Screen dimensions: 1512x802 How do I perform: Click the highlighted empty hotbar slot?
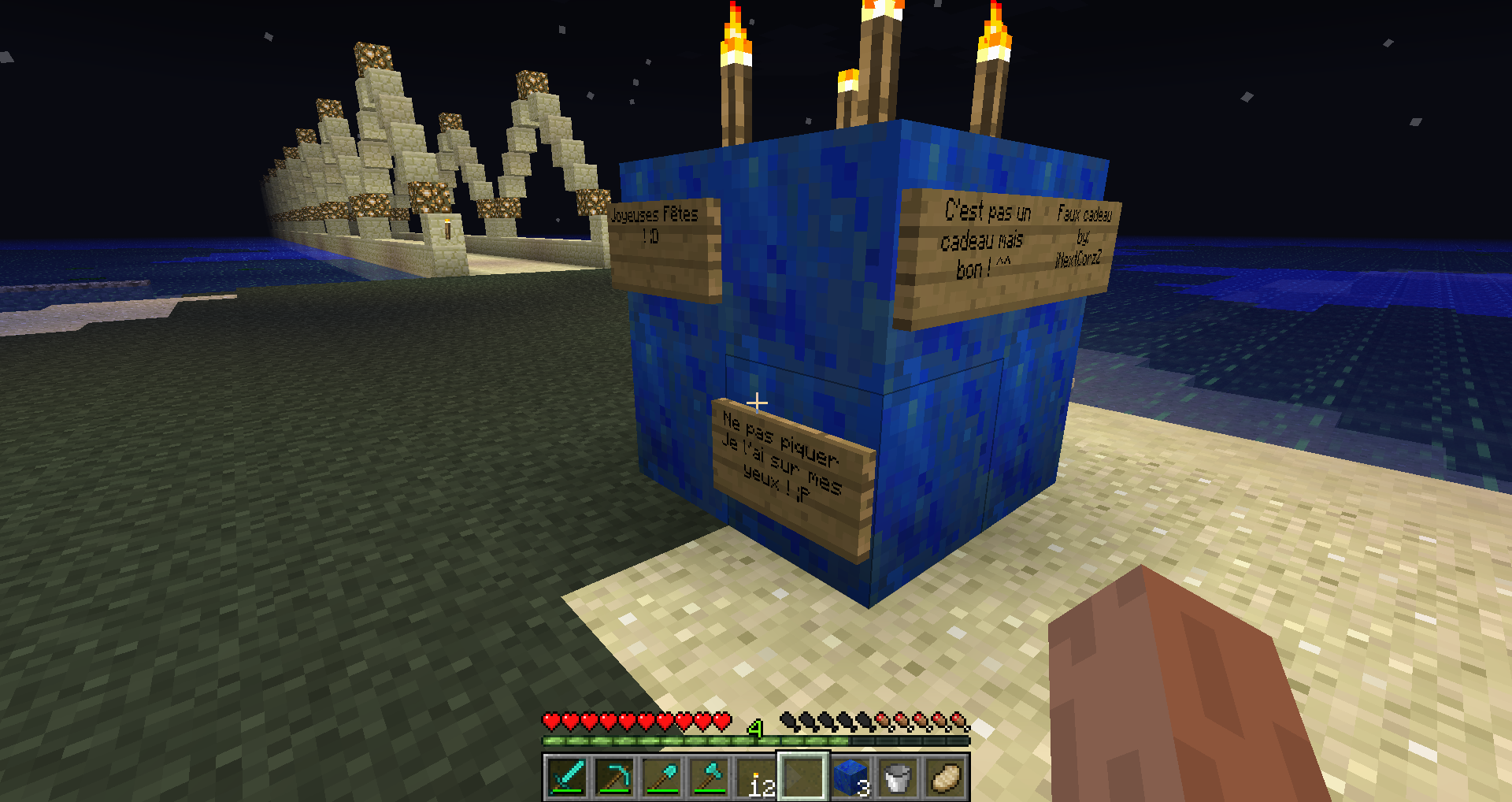[803, 778]
